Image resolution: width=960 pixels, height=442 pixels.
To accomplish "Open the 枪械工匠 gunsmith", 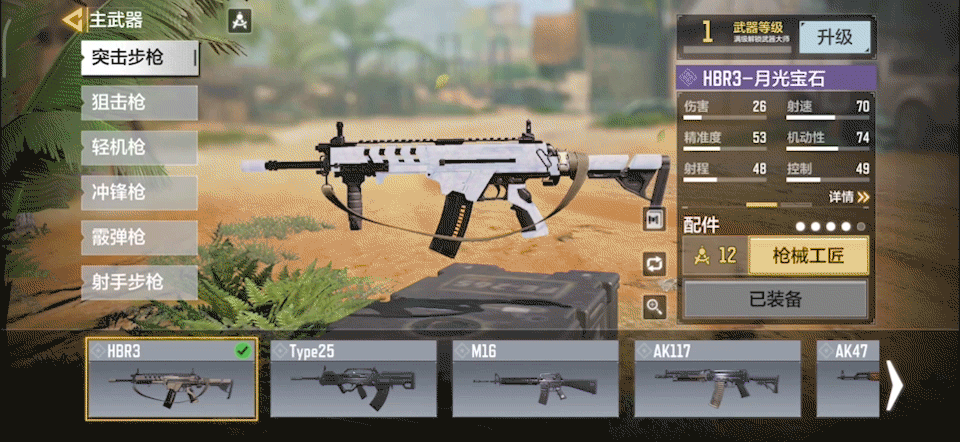I will tap(808, 256).
